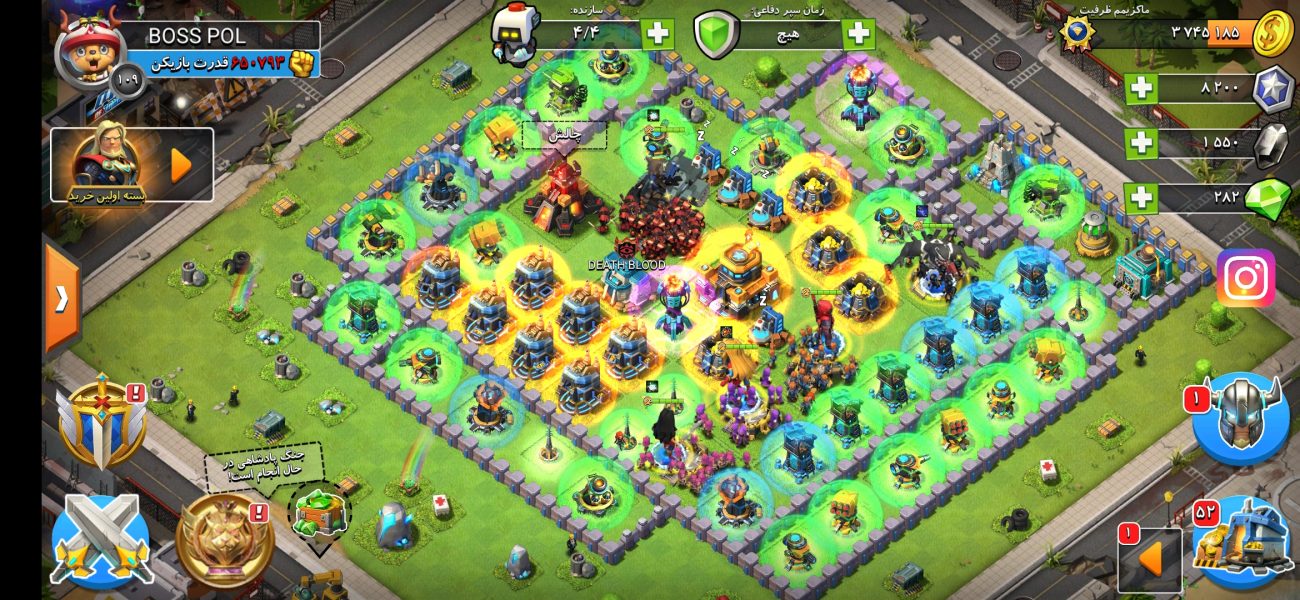
Task: Add more builders with the plus button
Action: coord(657,34)
